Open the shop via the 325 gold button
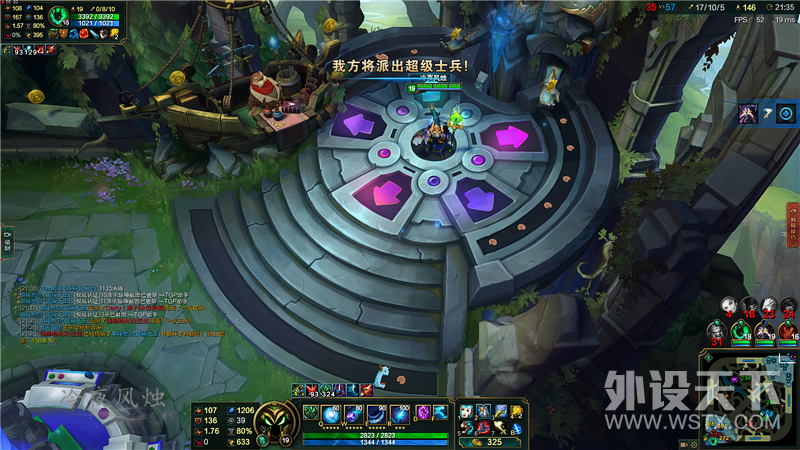 [x=487, y=440]
